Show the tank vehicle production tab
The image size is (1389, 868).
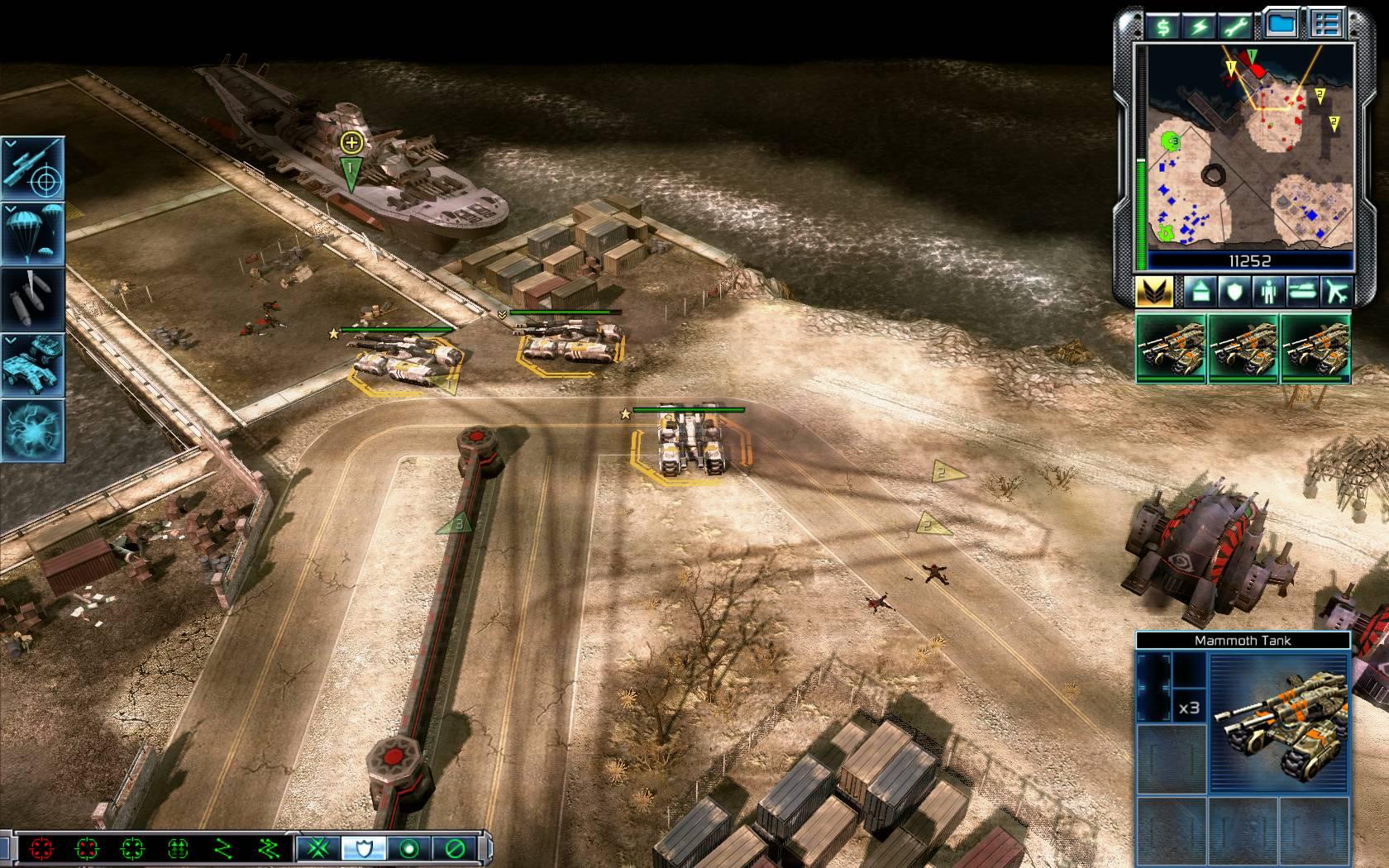[x=1302, y=291]
